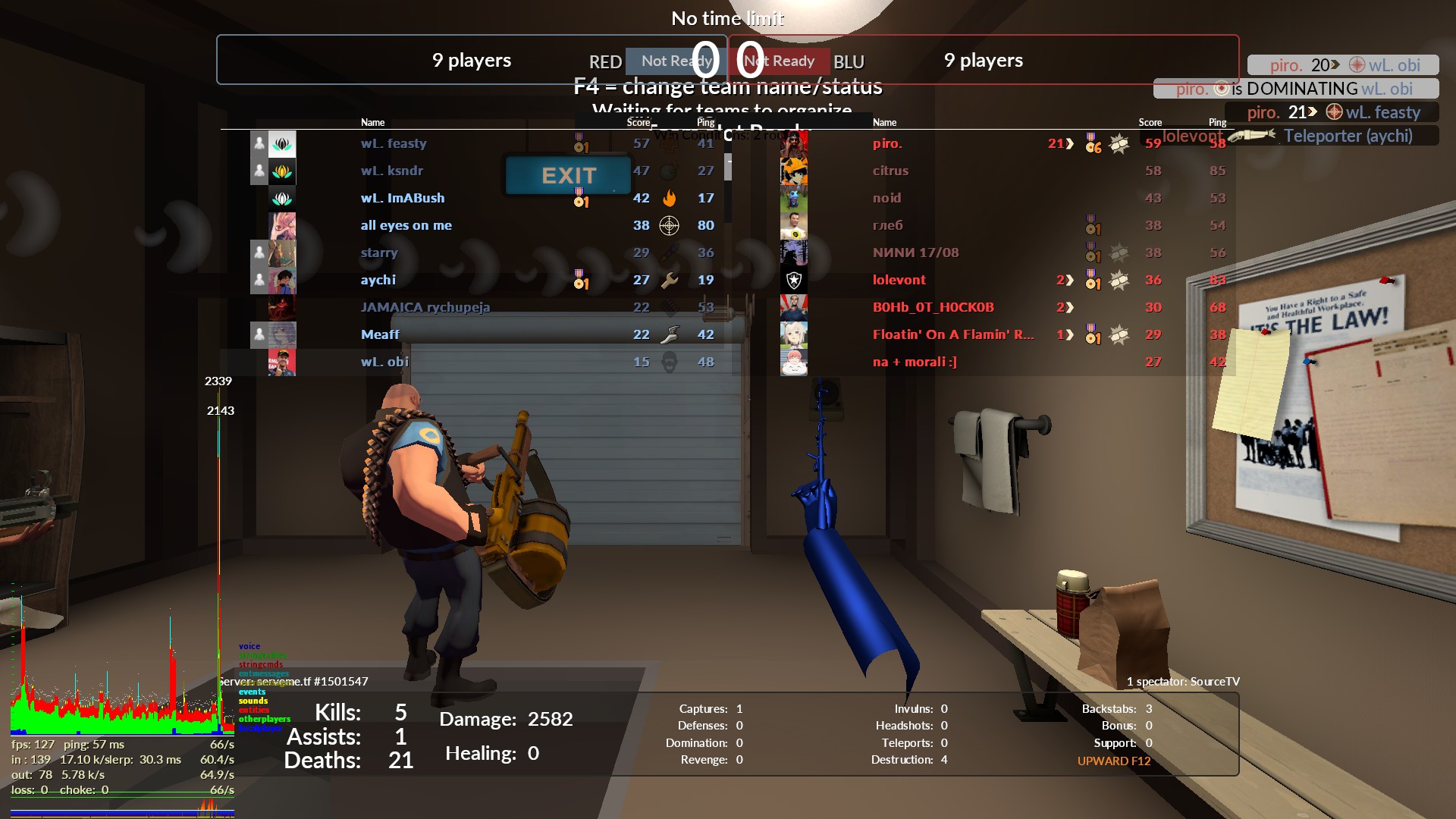Click wL. ksndr's scoreboard row

(392, 171)
